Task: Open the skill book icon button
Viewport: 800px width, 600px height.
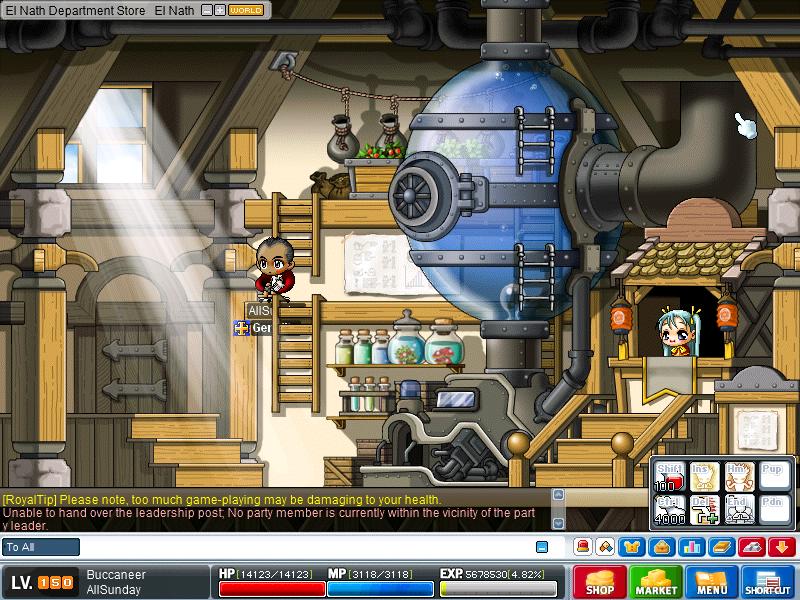Action: pos(722,547)
